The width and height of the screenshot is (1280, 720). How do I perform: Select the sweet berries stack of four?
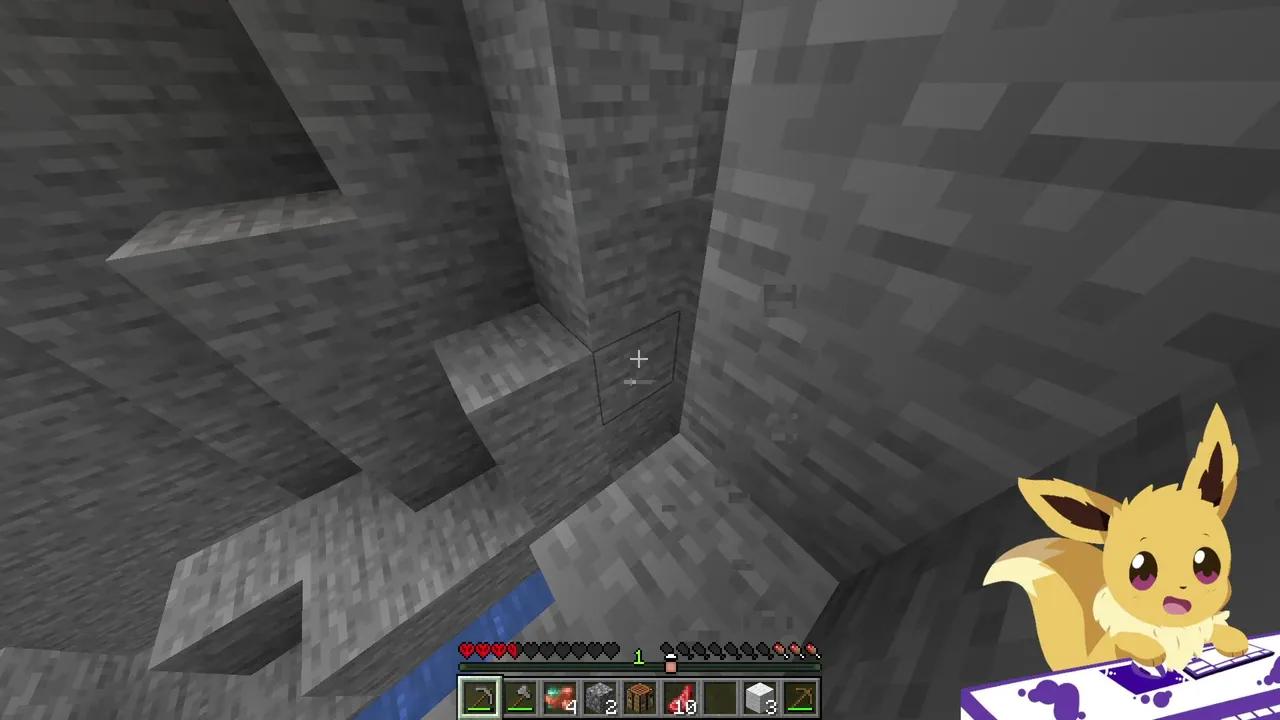click(x=559, y=697)
